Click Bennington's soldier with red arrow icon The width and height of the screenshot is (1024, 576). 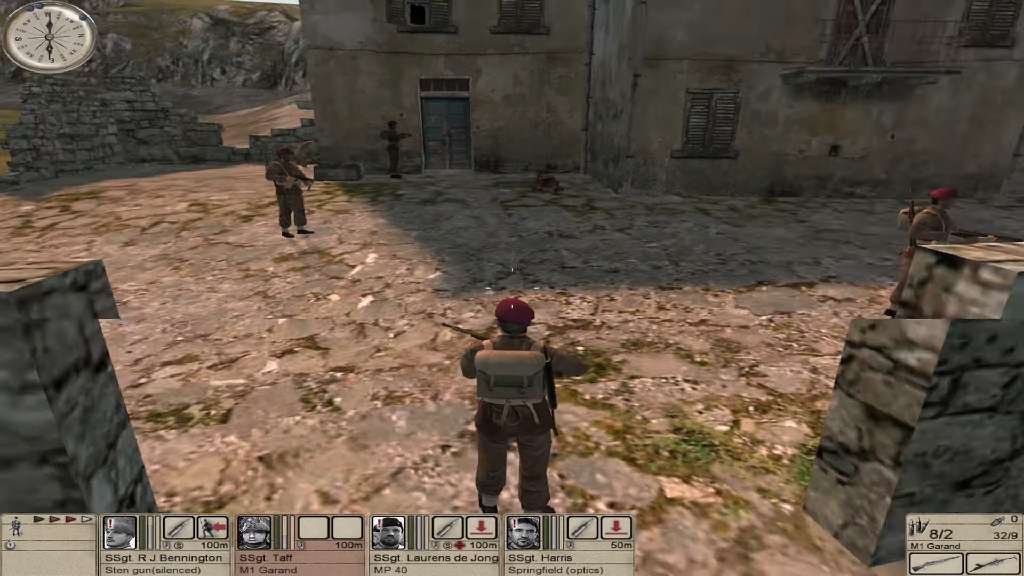(x=212, y=528)
